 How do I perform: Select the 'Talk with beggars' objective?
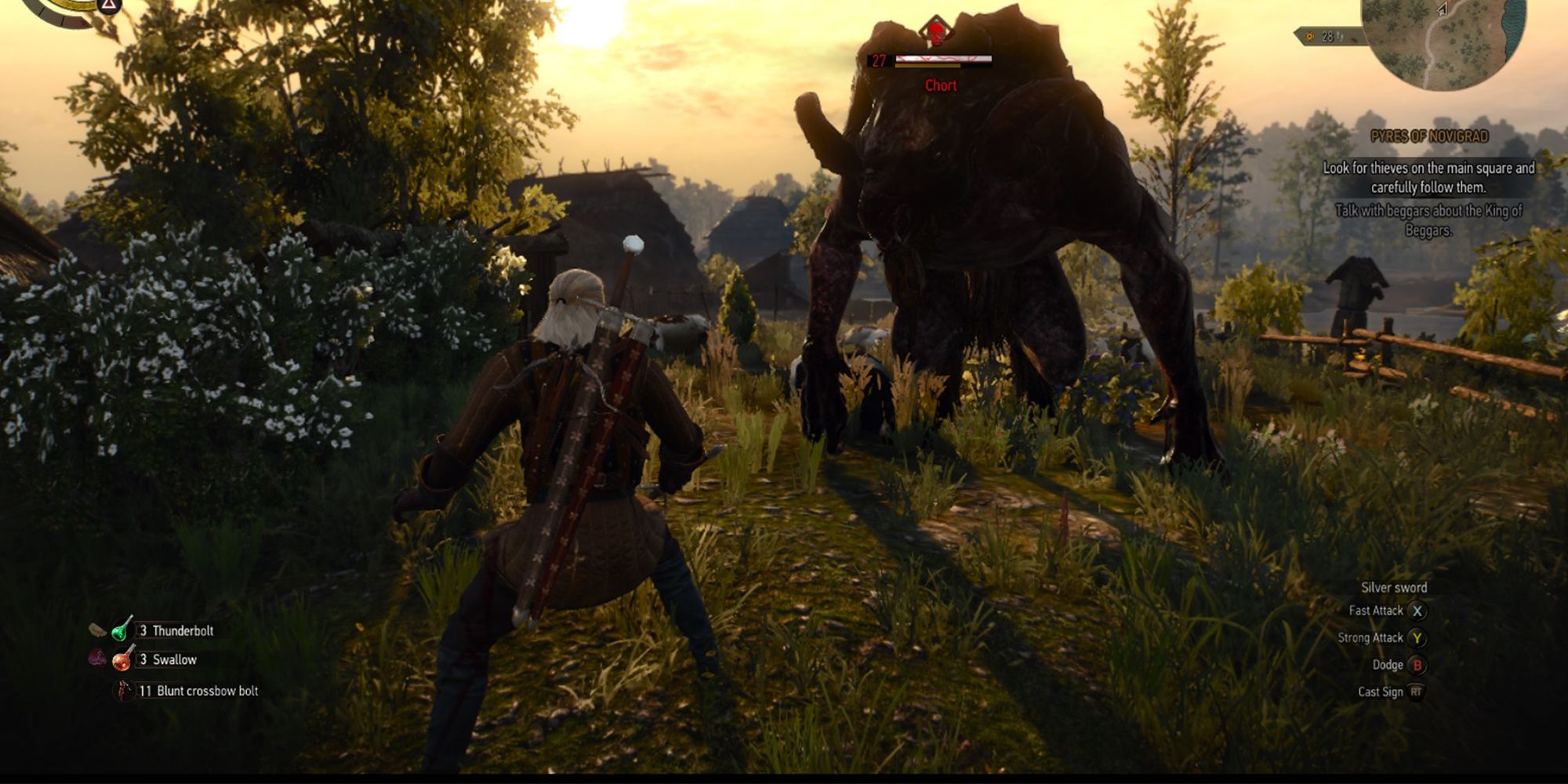pyautogui.click(x=1428, y=220)
